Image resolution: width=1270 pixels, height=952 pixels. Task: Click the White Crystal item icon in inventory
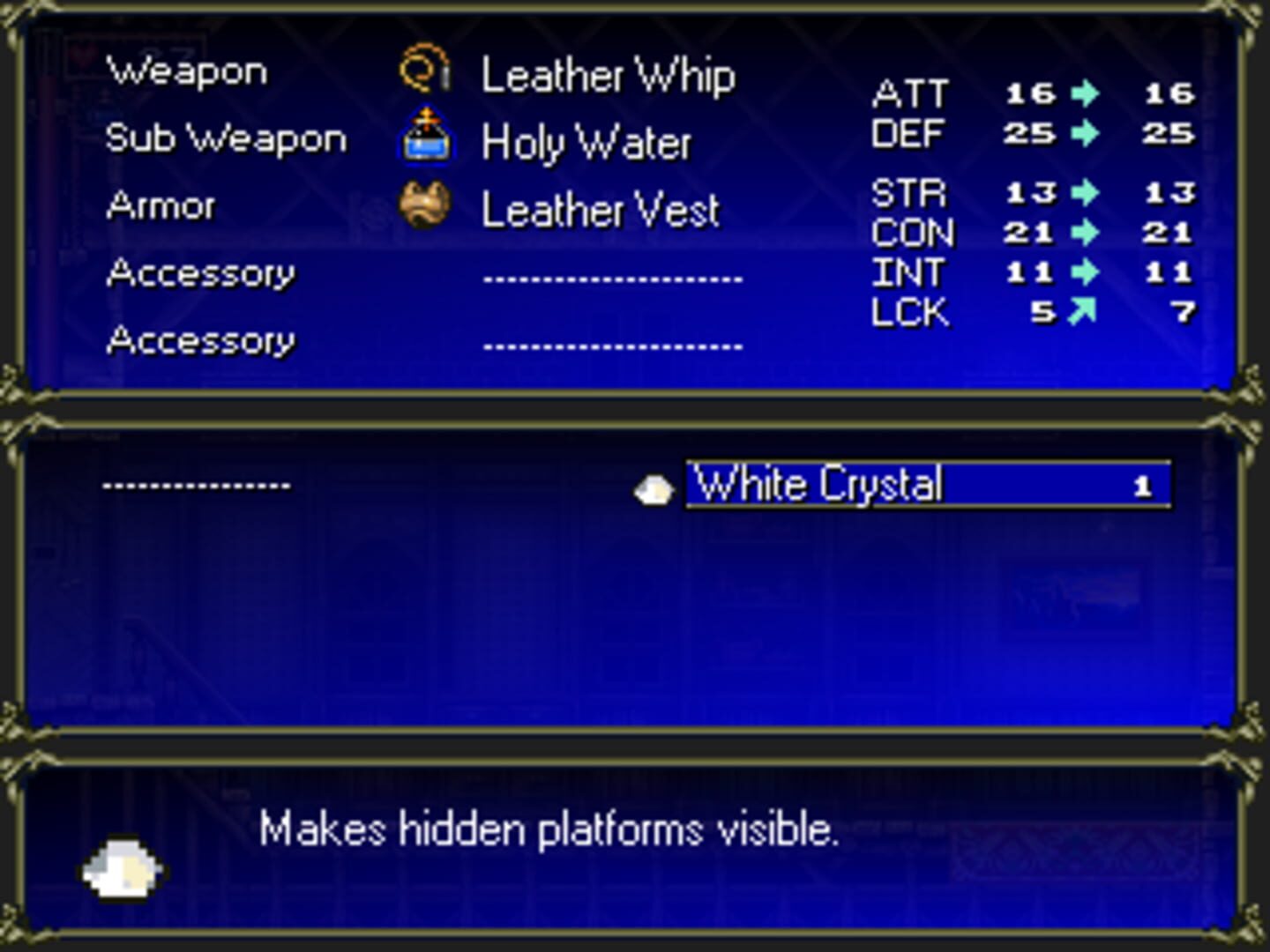(654, 487)
